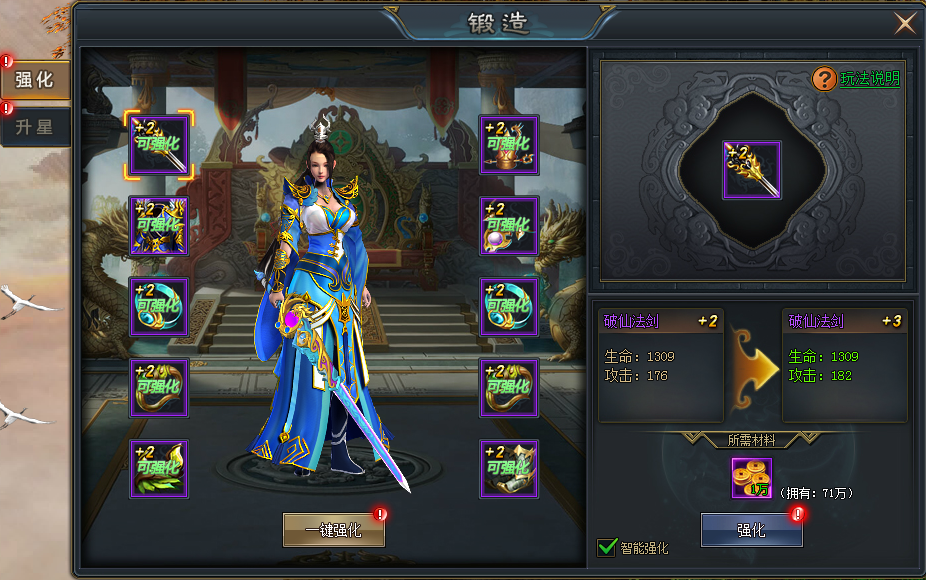Image resolution: width=926 pixels, height=580 pixels.
Task: Close the 锻造 forge window
Action: [905, 23]
